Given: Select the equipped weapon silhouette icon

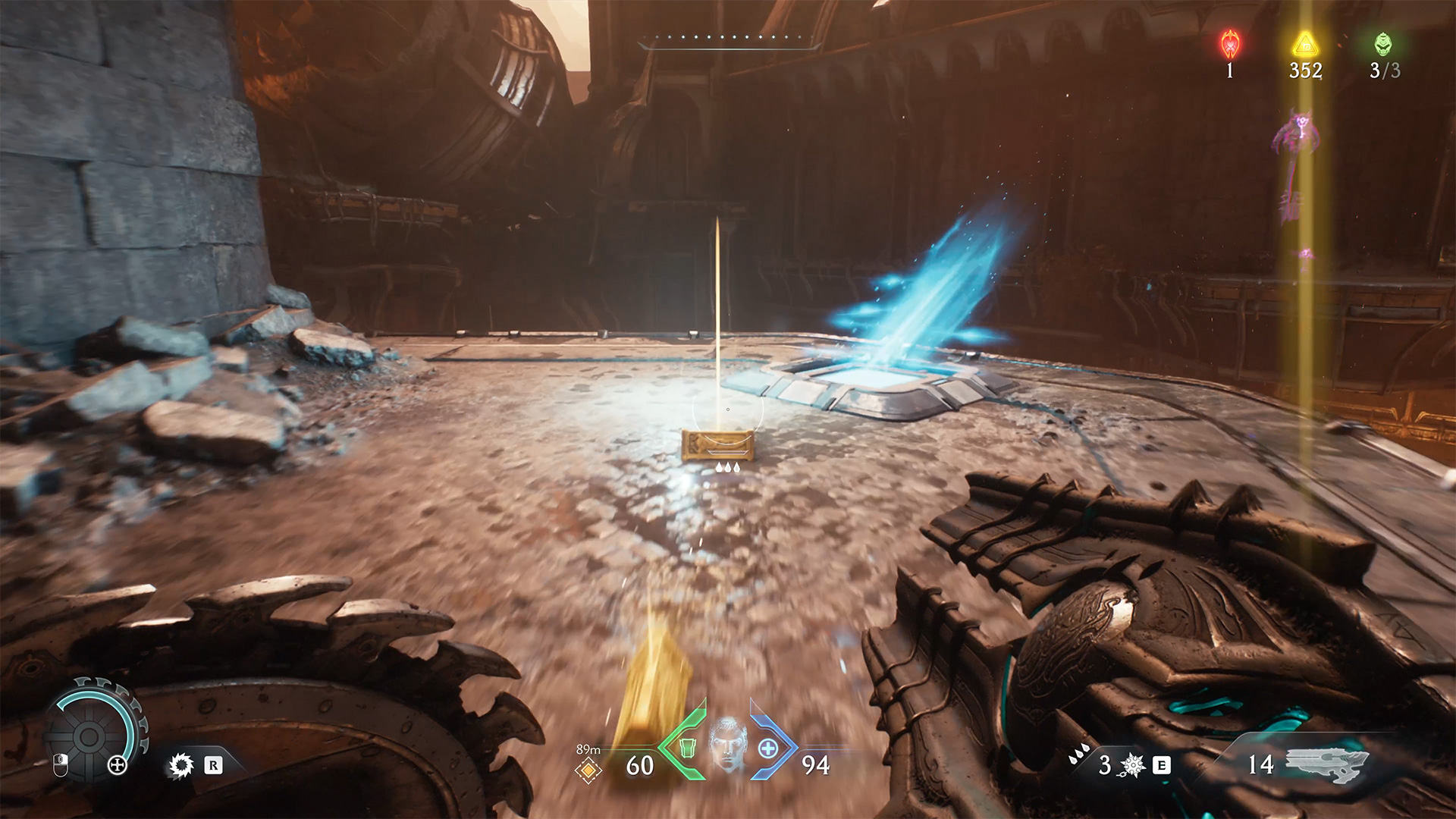Looking at the screenshot, I should (x=1327, y=764).
